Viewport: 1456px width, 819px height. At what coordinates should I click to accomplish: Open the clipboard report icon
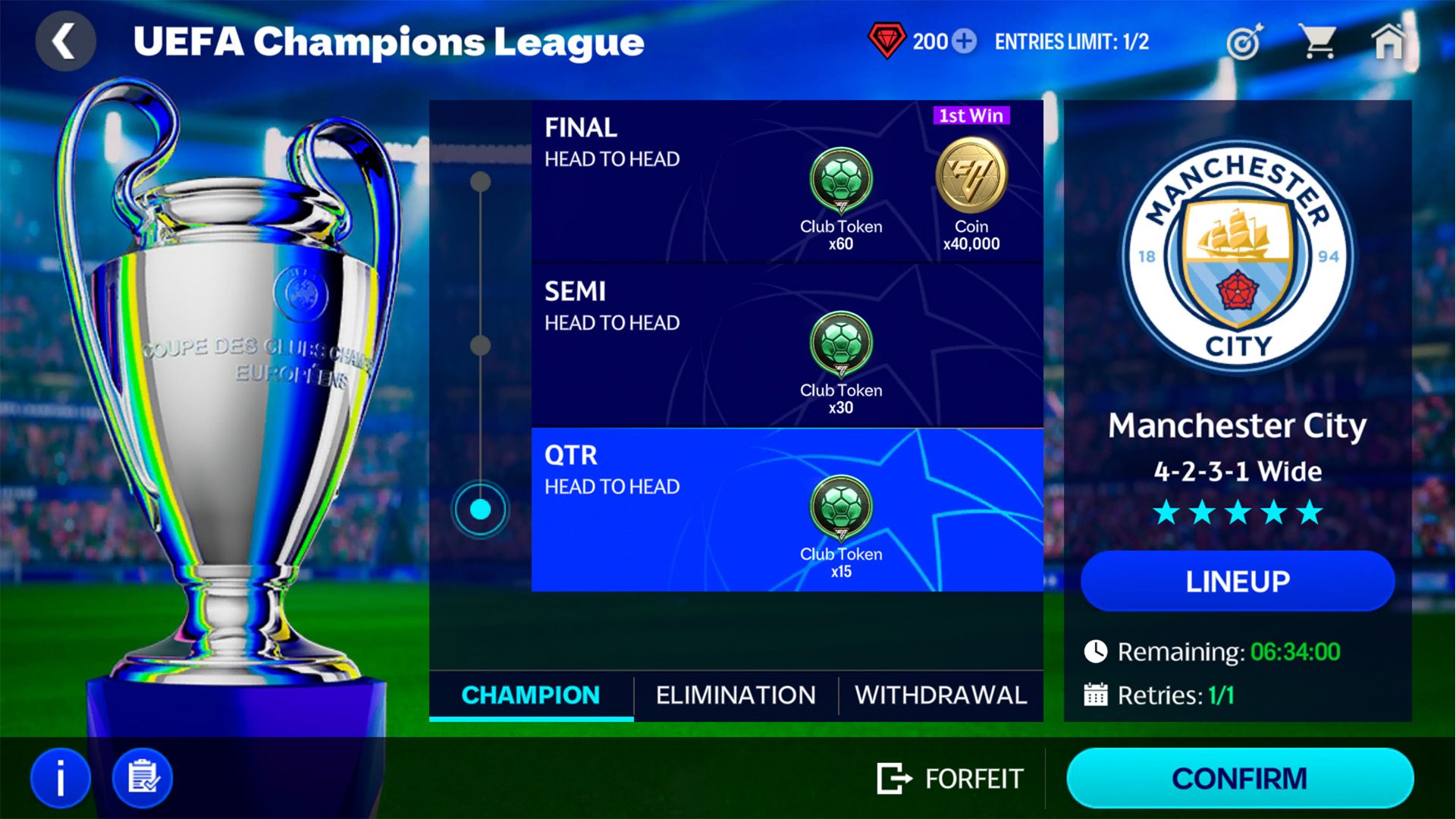coord(142,777)
